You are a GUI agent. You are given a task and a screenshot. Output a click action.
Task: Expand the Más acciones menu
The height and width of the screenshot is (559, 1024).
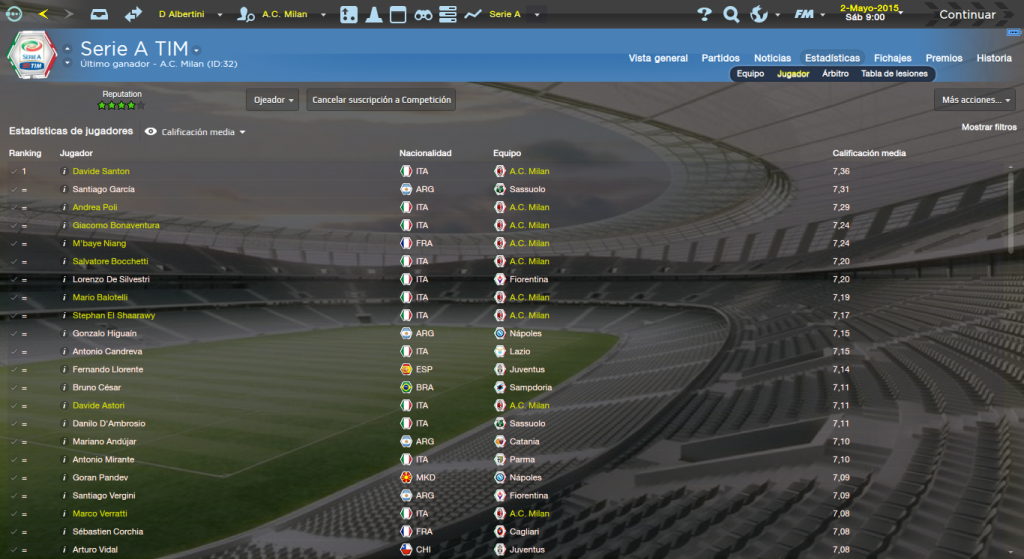(x=975, y=100)
